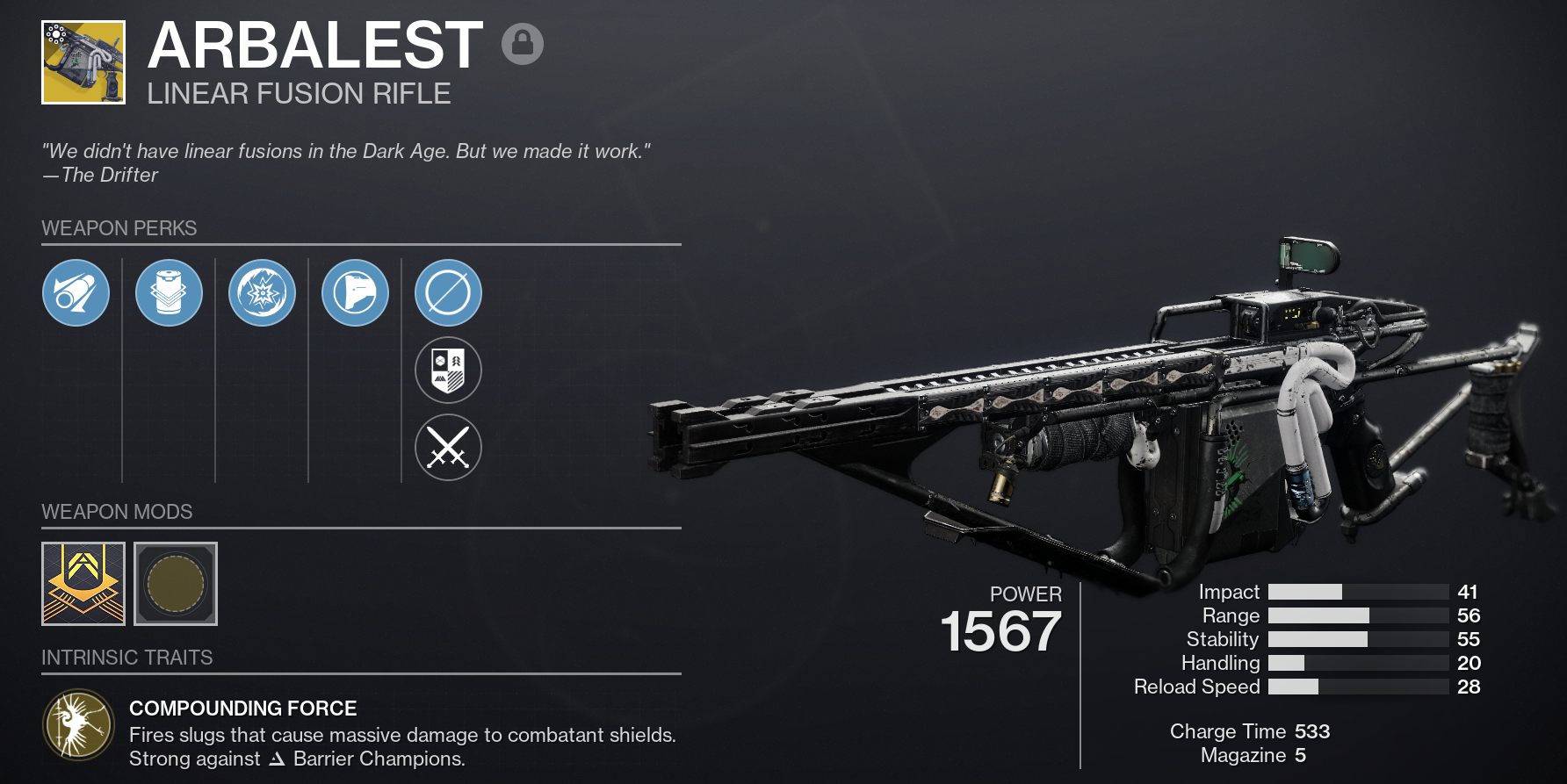Click the WEAPON PERKS section header
This screenshot has width=1567, height=784.
pos(119,228)
